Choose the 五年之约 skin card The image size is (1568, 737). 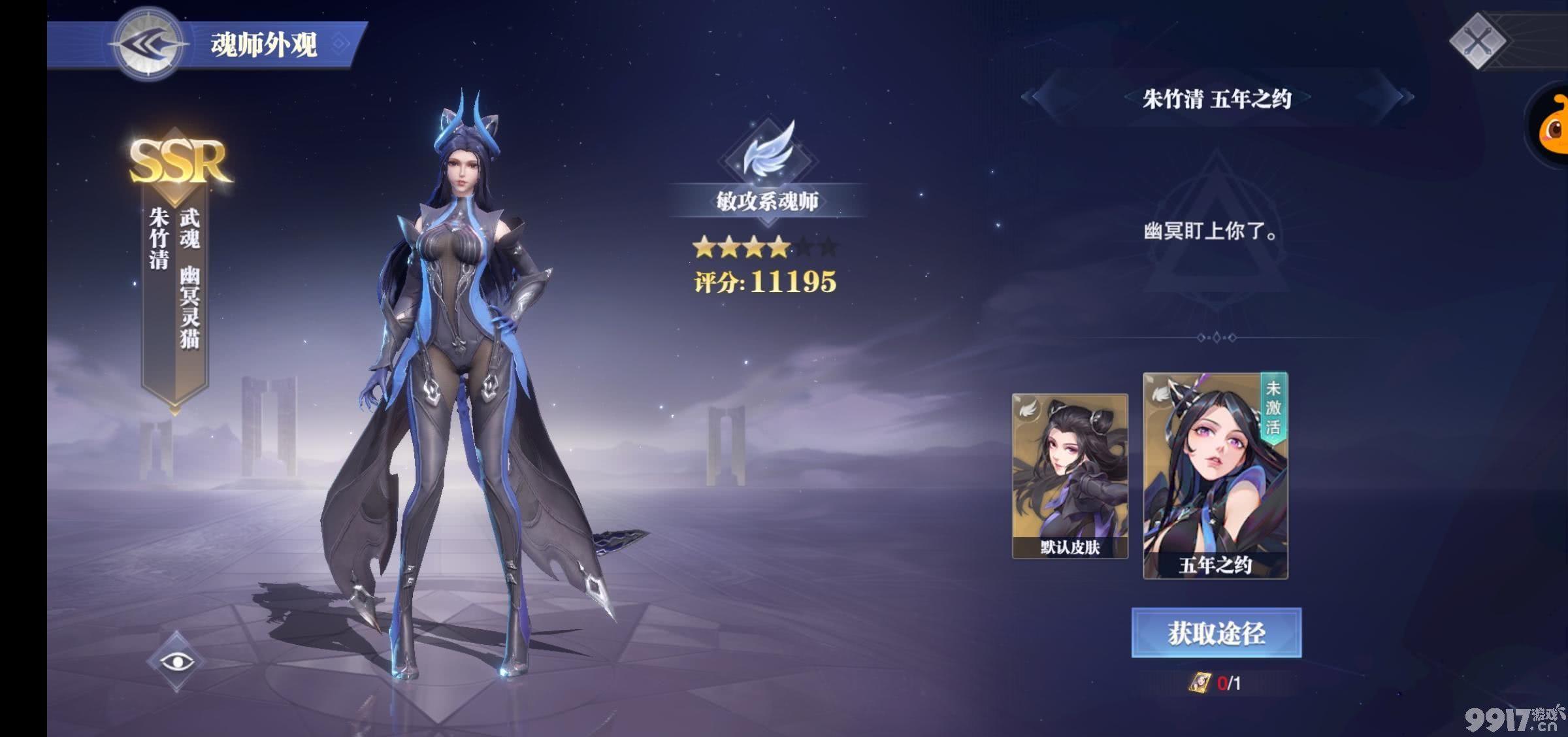1215,476
